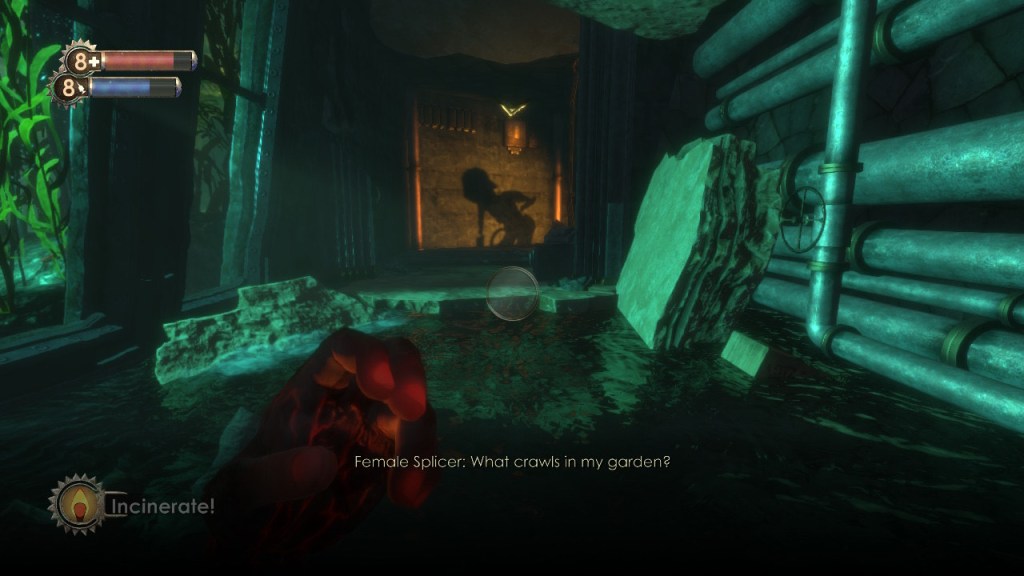Click the first aid kit gear icon
Image resolution: width=1024 pixels, height=576 pixels.
click(x=80, y=58)
